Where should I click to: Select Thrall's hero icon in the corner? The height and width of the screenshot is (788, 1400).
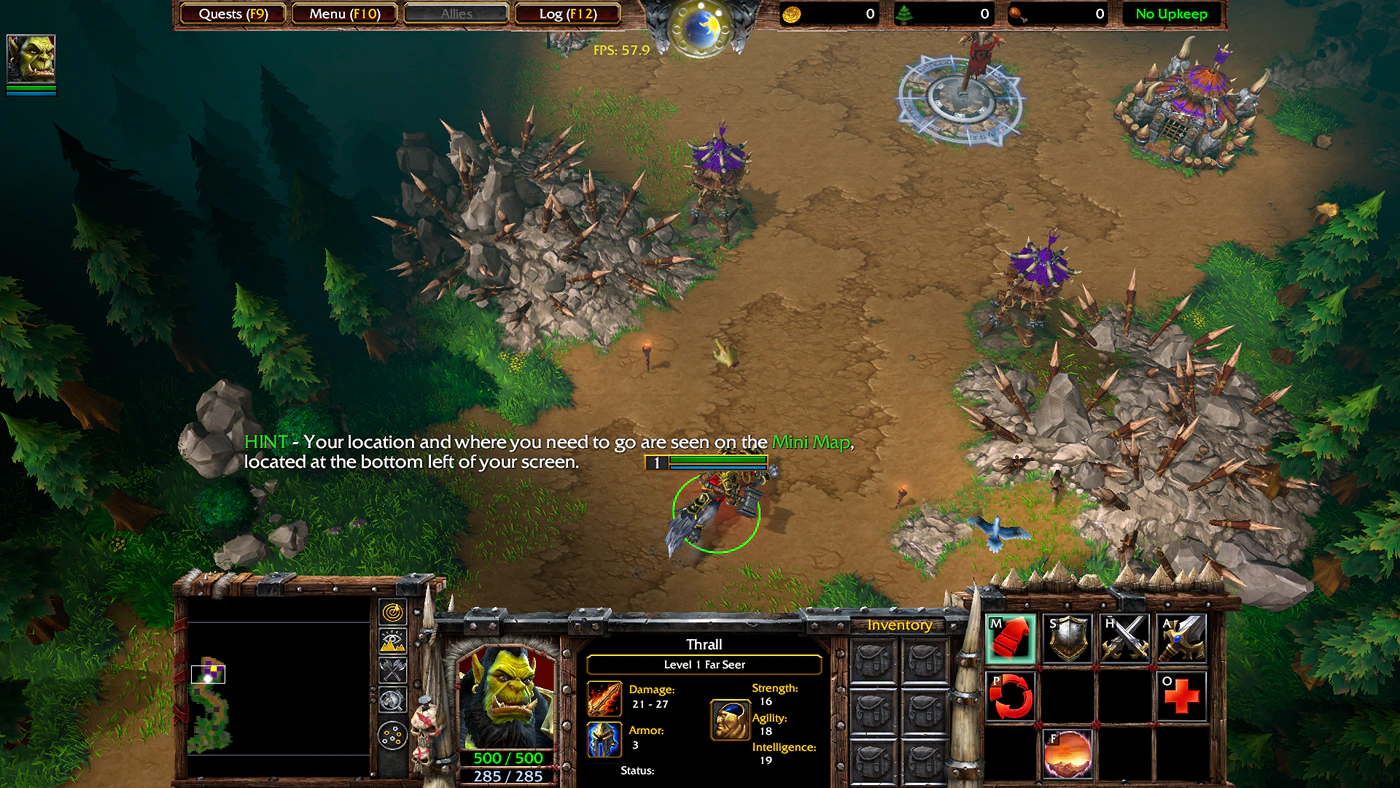pos(31,59)
